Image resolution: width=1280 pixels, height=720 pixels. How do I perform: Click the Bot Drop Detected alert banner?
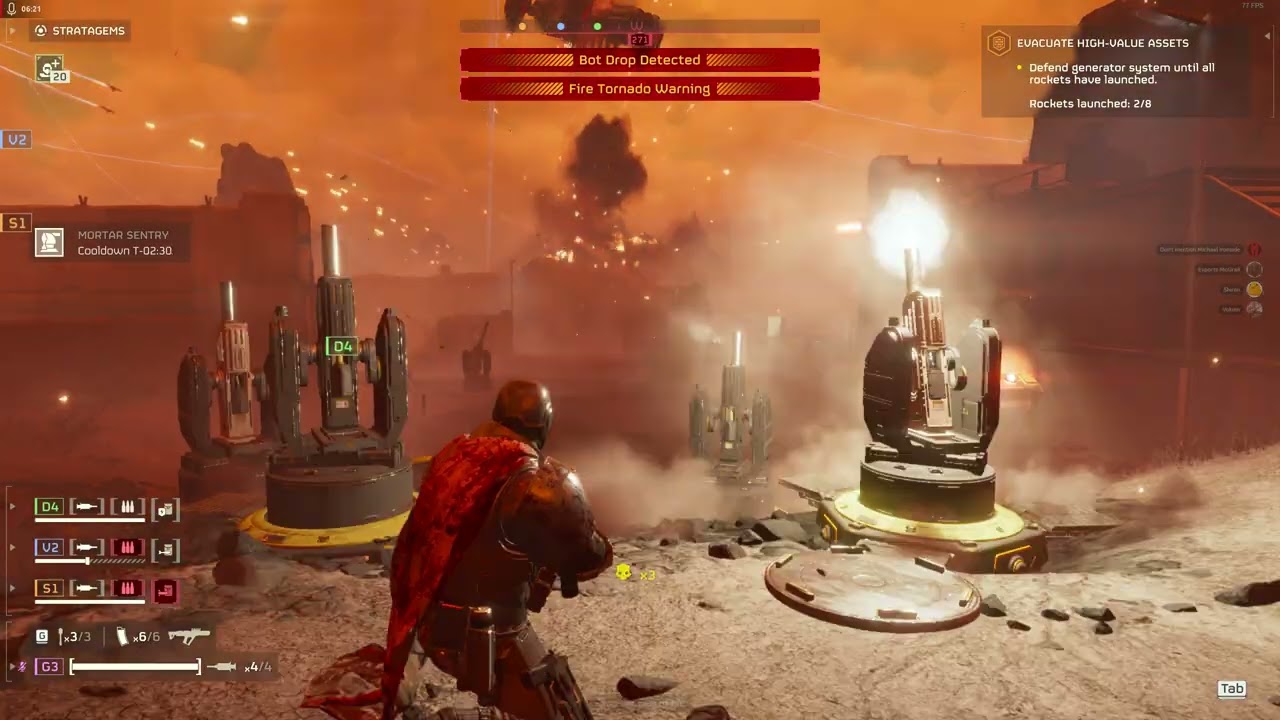point(640,60)
